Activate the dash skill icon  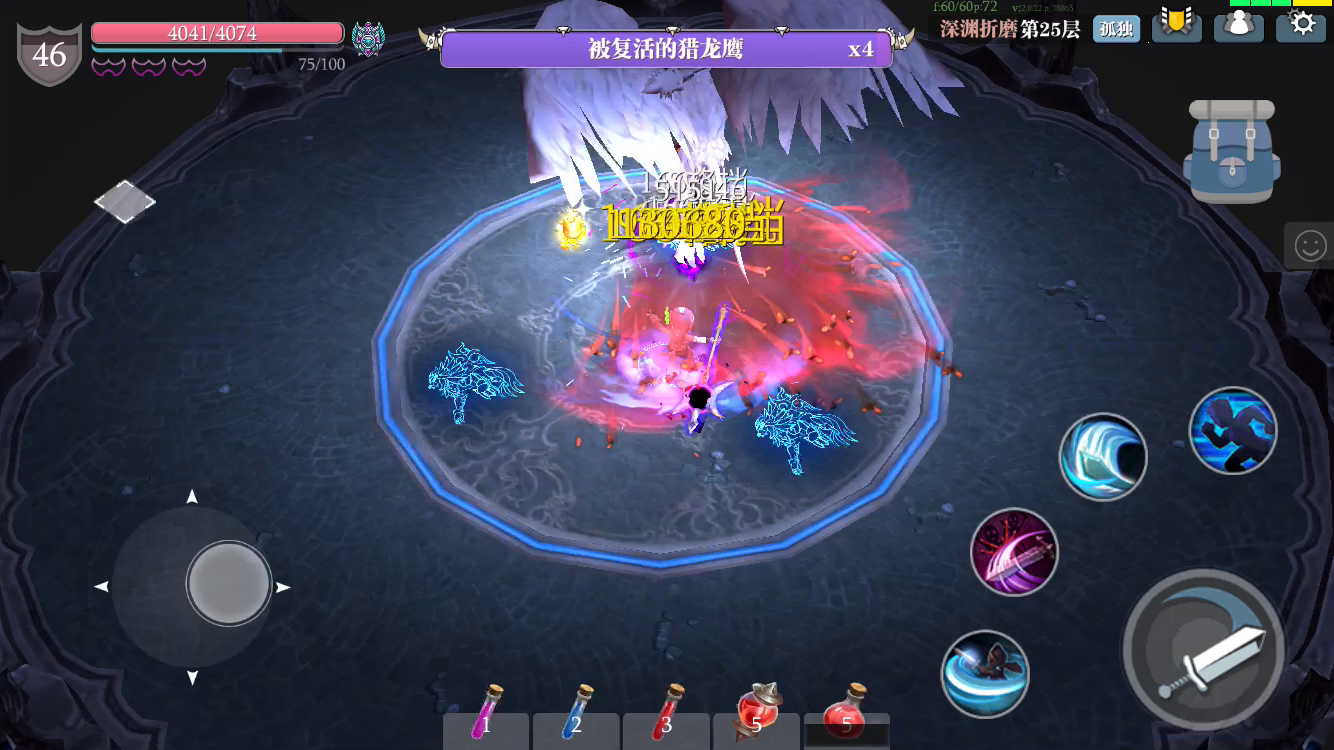pos(1233,430)
